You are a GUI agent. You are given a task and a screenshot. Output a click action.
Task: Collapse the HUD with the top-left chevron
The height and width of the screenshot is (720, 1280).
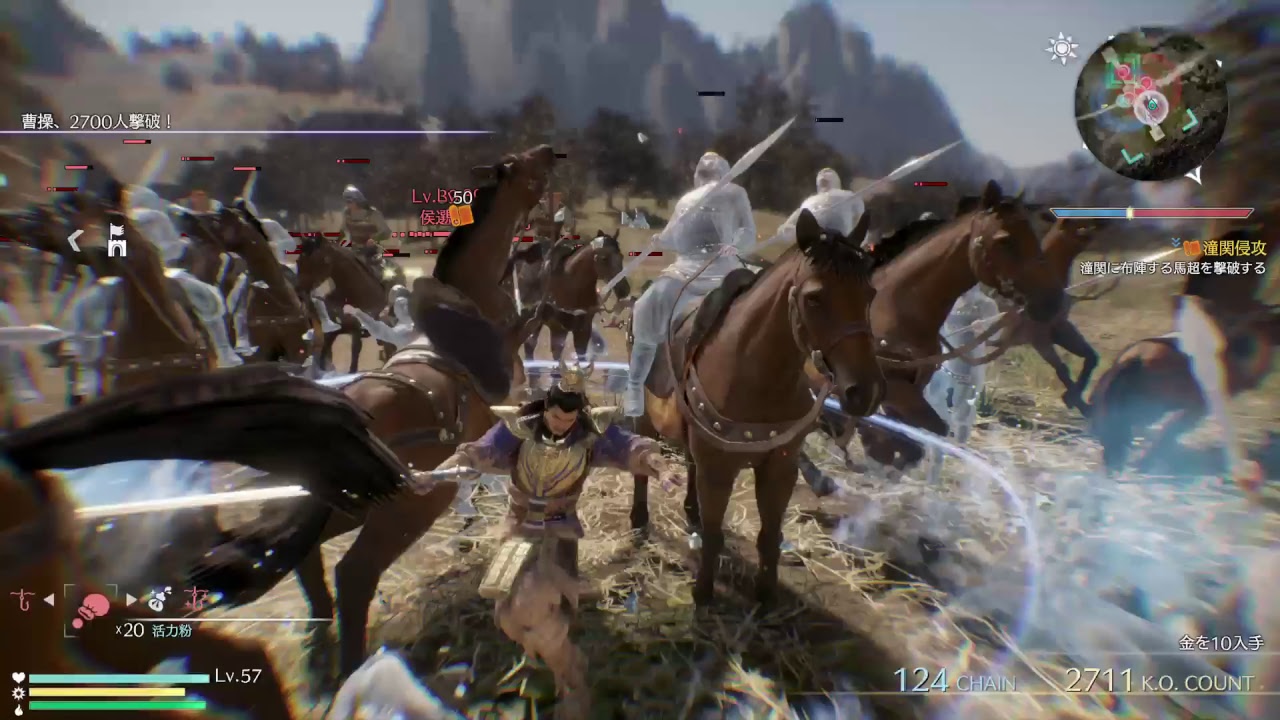pyautogui.click(x=75, y=240)
